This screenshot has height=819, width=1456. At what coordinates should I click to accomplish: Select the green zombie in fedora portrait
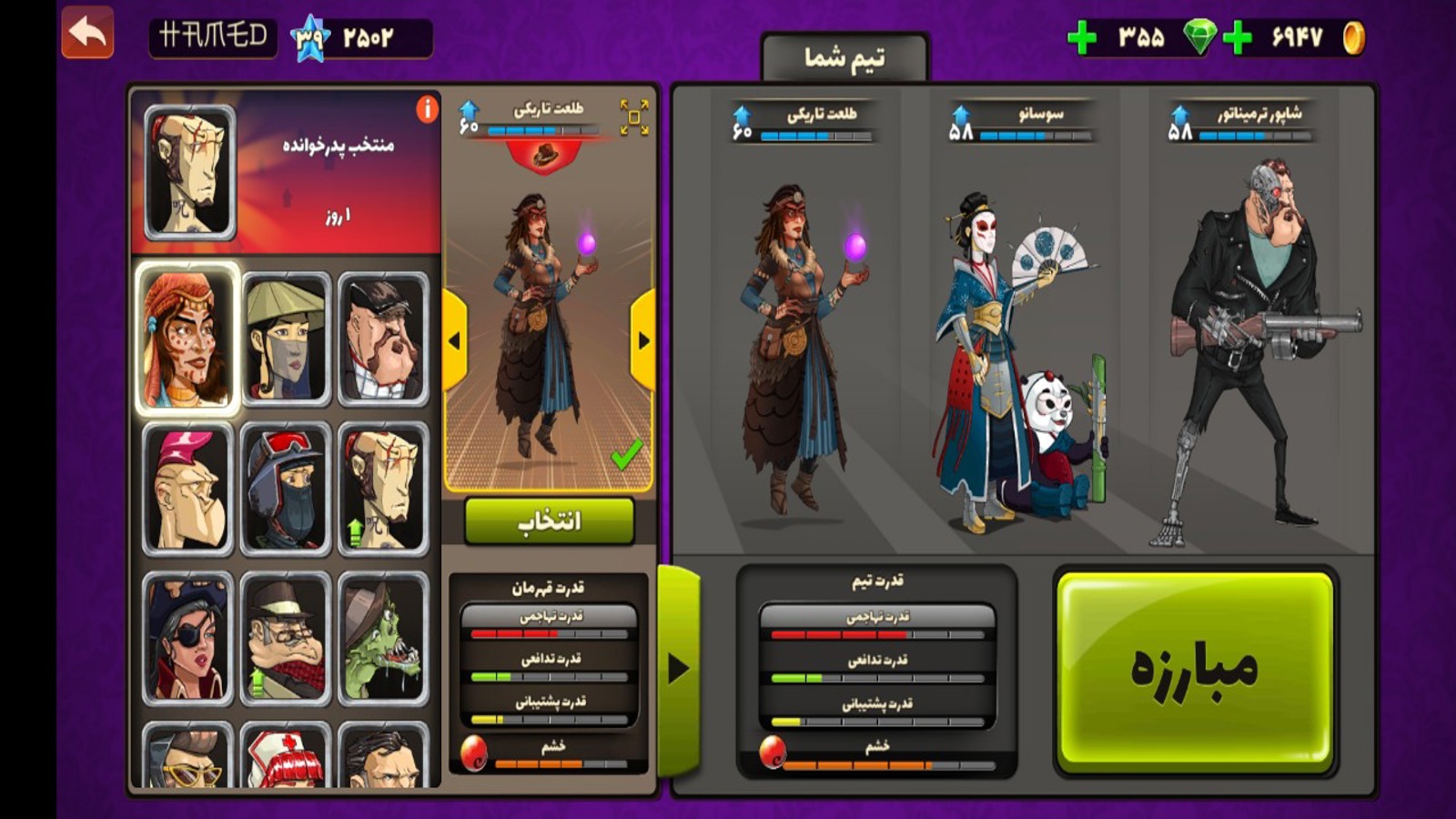tap(383, 640)
